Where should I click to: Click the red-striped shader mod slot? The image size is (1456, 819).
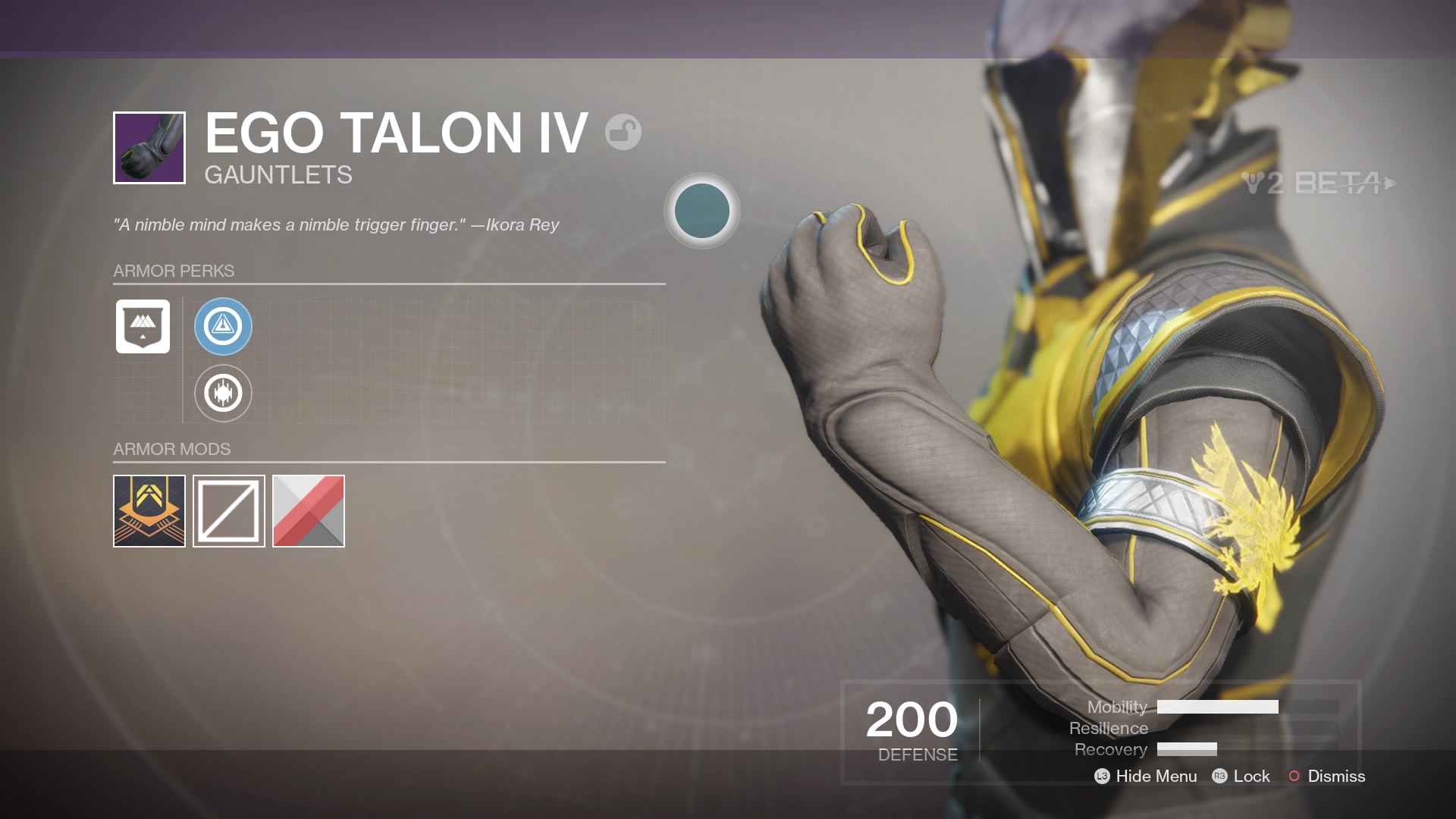308,510
